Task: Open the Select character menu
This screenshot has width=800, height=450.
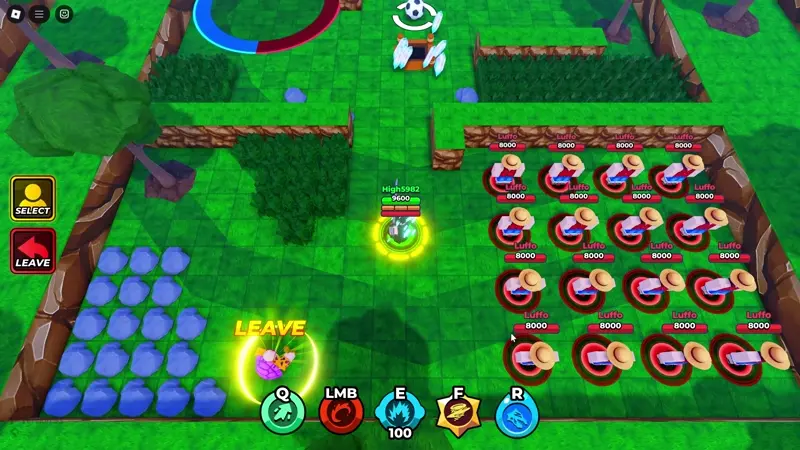Action: point(33,198)
